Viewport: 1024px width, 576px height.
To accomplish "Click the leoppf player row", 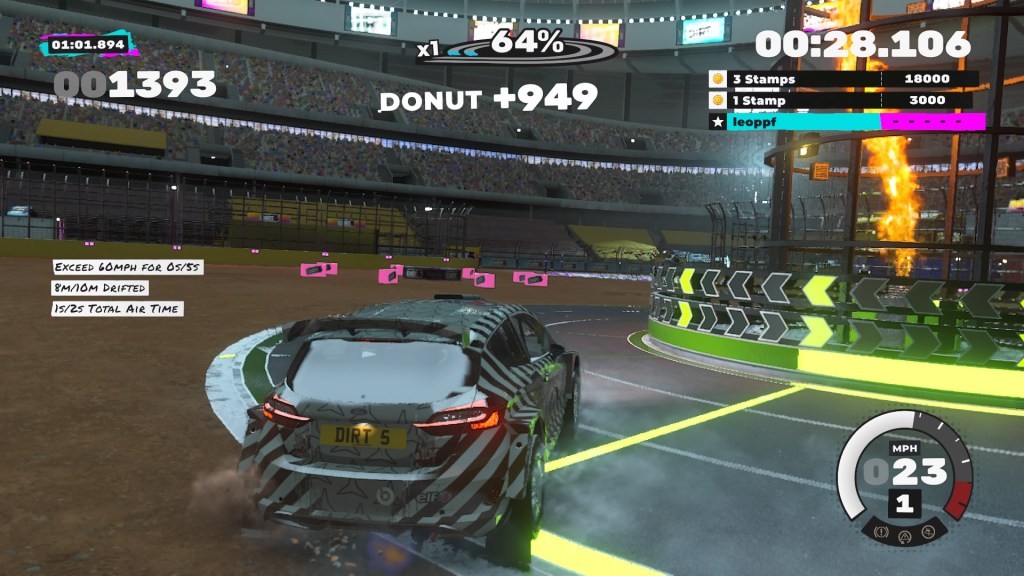I will click(847, 122).
